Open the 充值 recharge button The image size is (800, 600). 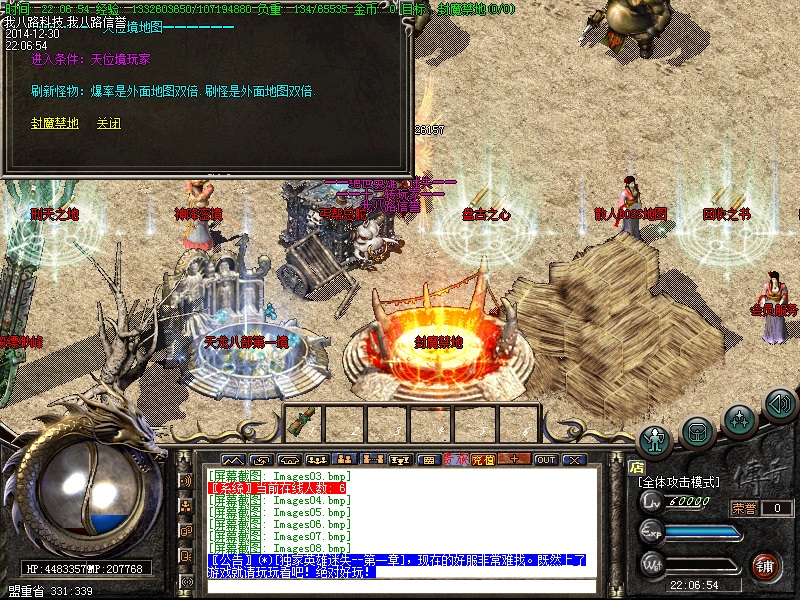[483, 460]
